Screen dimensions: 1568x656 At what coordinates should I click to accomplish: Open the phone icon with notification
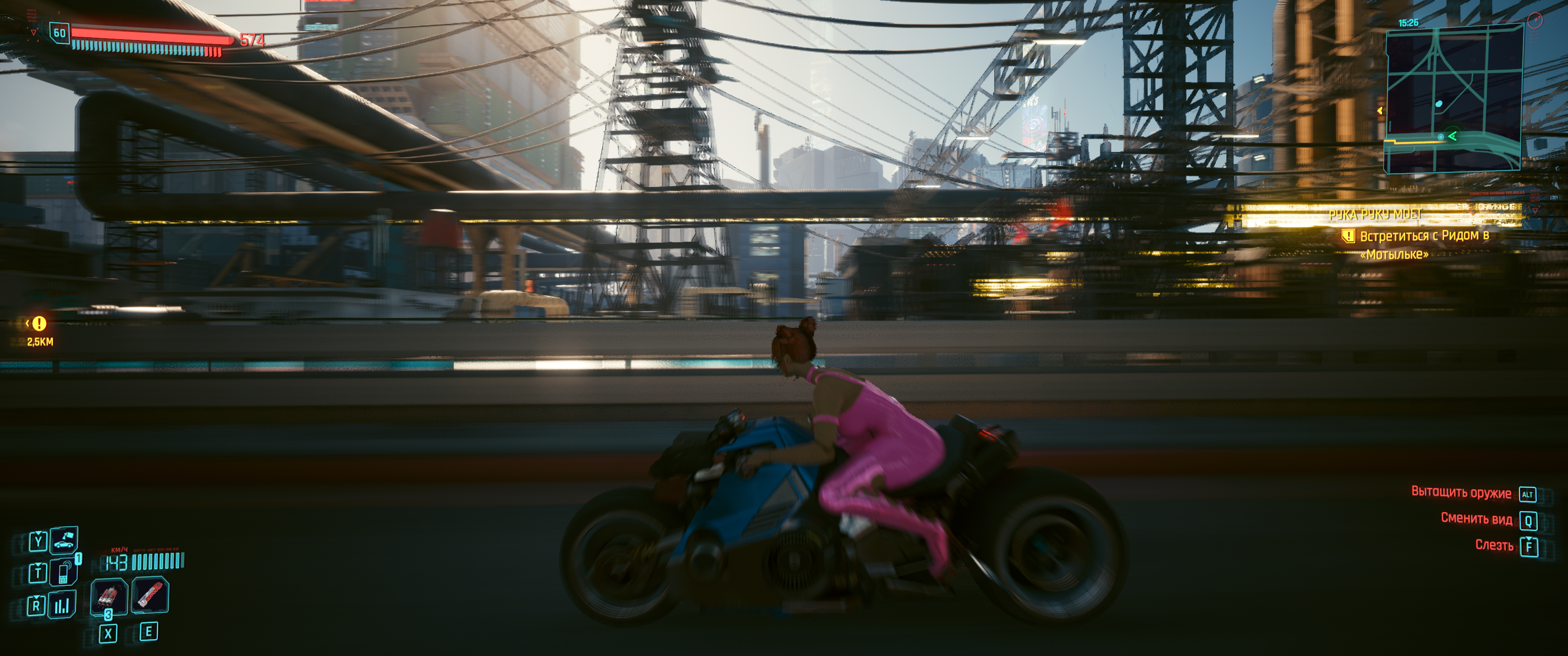click(64, 571)
